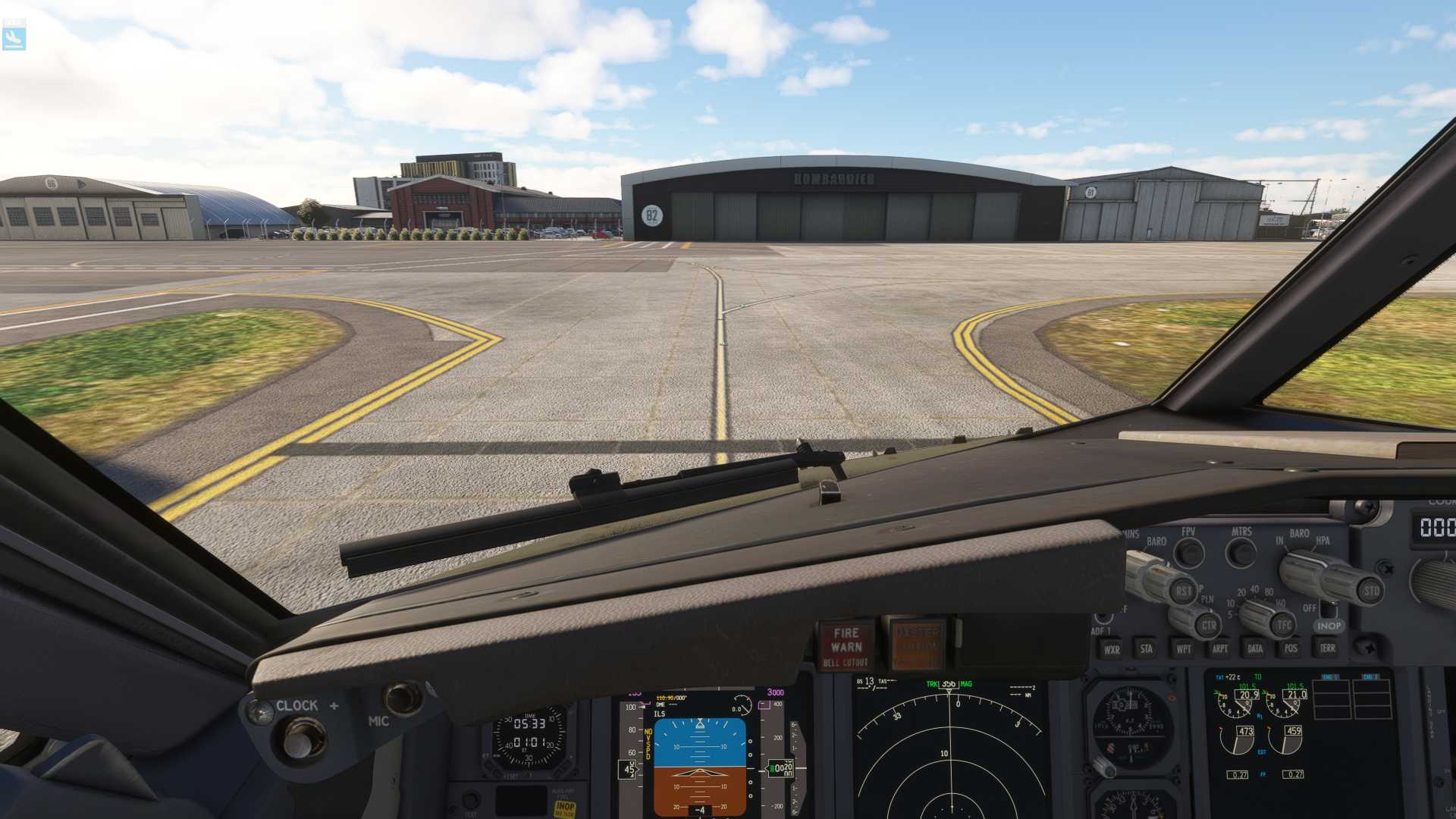Push the FPV flight path vector button
This screenshot has width=1456, height=819.
1189,553
